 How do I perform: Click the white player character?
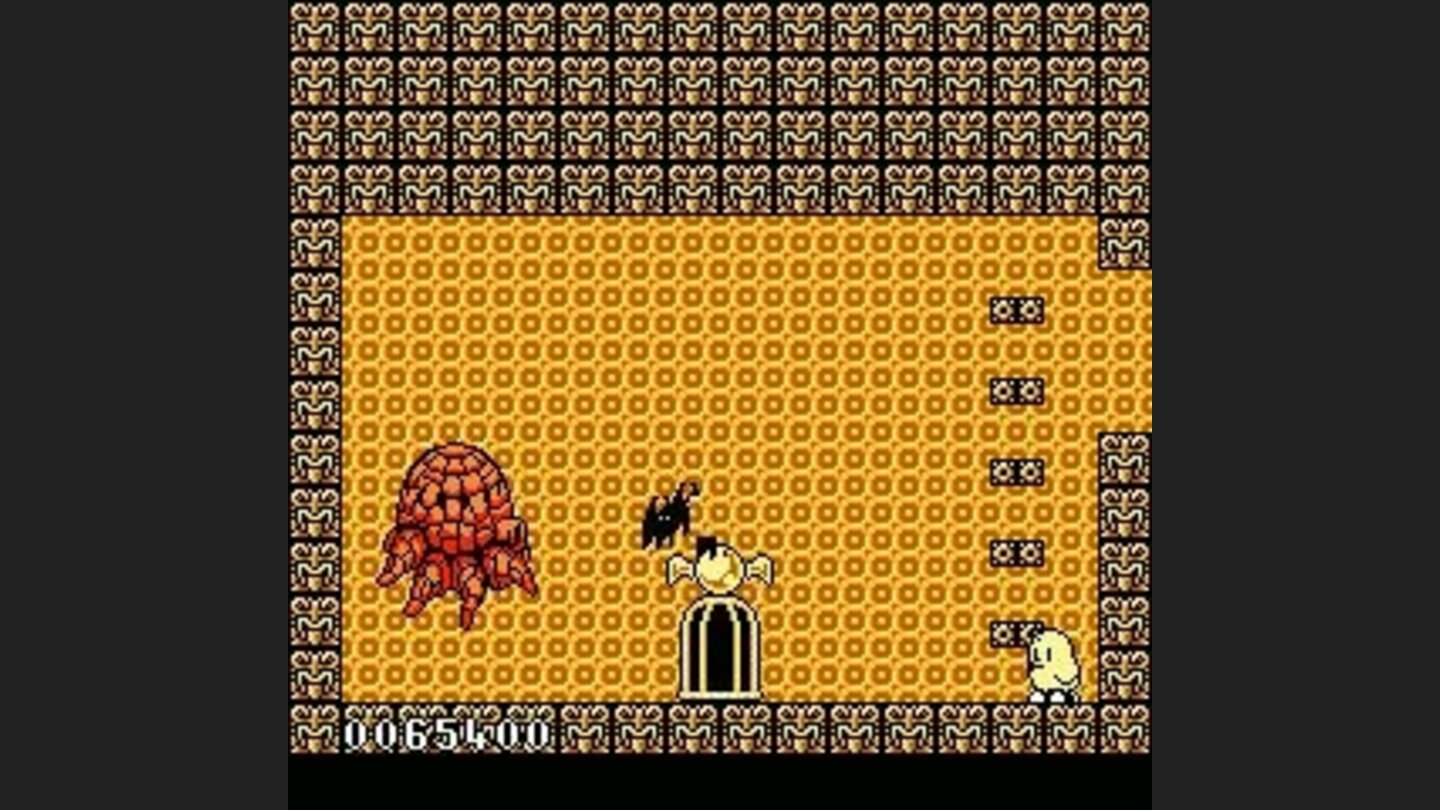[x=1055, y=660]
